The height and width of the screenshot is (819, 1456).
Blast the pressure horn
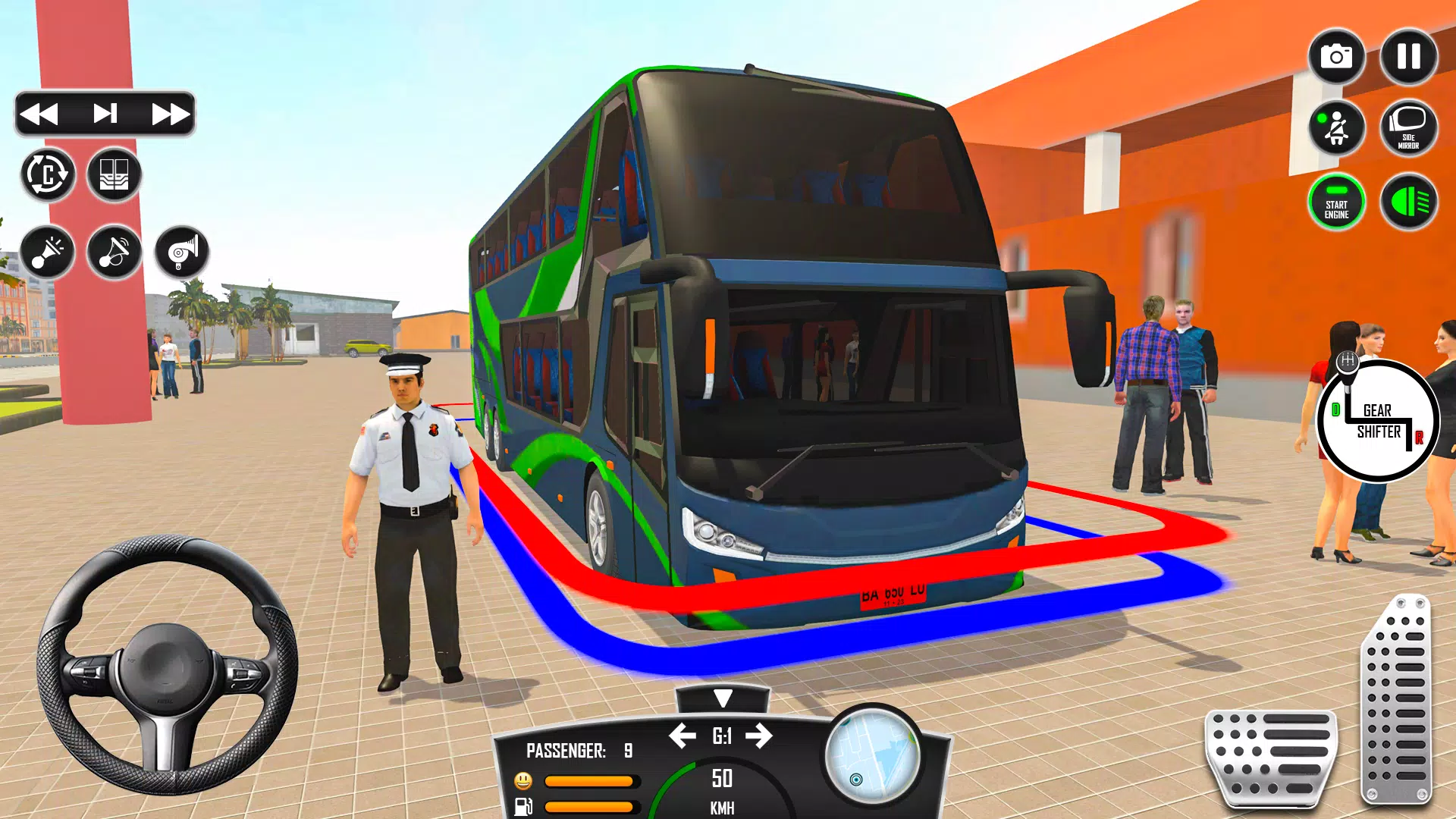(x=182, y=253)
